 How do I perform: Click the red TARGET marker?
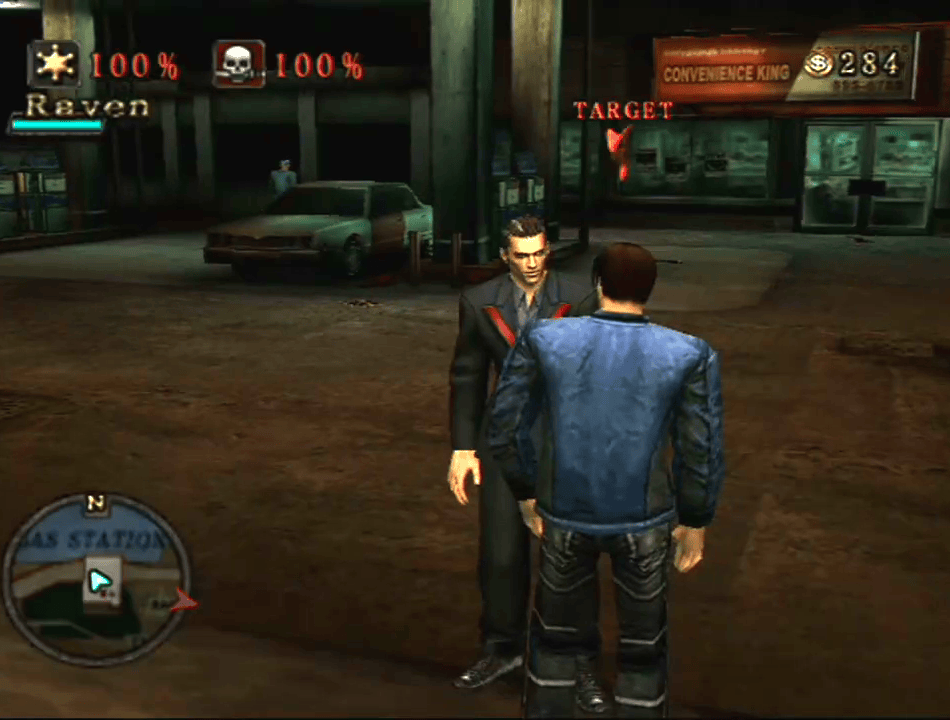point(621,150)
